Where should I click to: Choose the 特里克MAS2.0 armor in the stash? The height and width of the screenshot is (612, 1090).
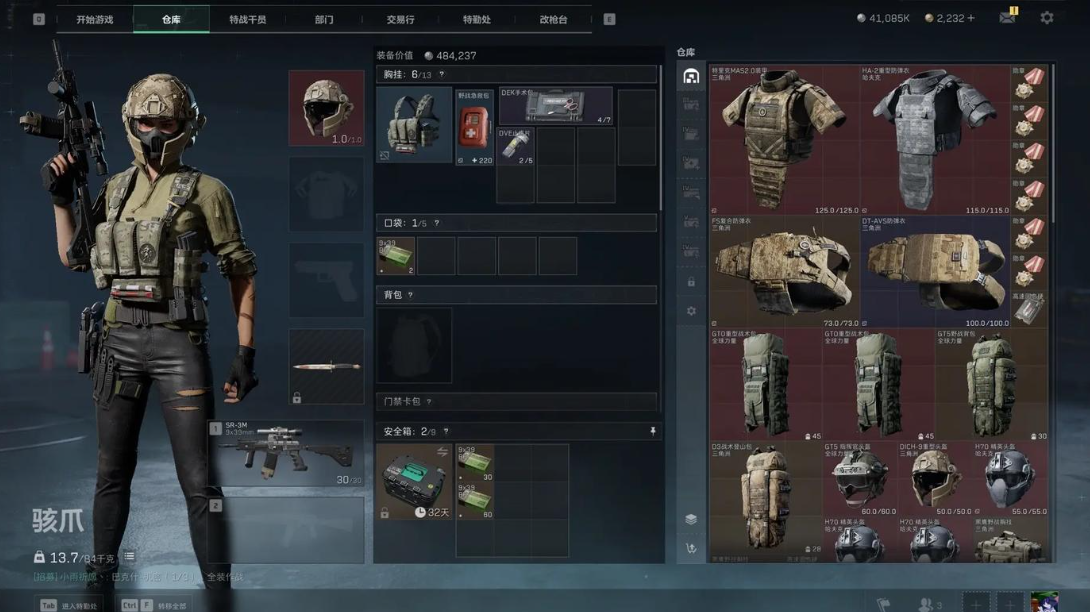pyautogui.click(x=784, y=140)
